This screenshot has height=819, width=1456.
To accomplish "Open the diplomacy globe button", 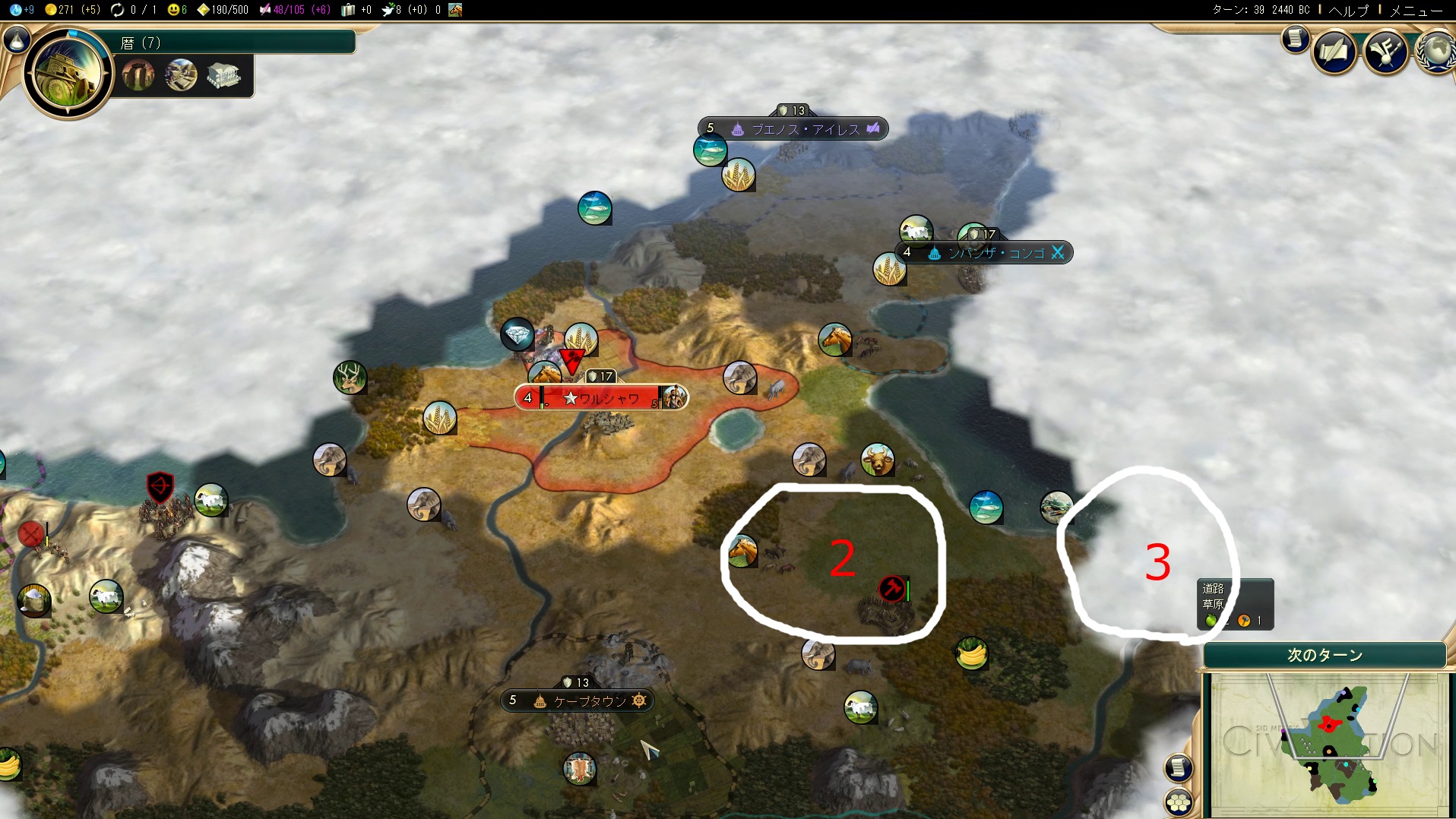I will pyautogui.click(x=1436, y=52).
